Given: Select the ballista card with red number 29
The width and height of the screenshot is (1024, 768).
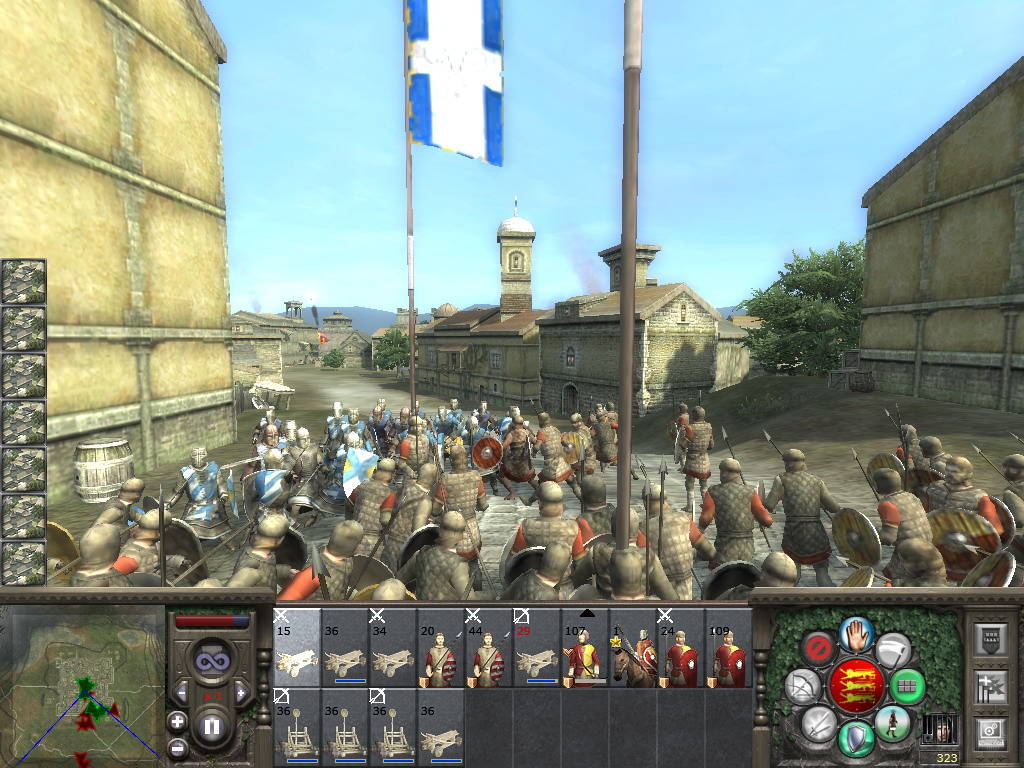Looking at the screenshot, I should (x=536, y=648).
